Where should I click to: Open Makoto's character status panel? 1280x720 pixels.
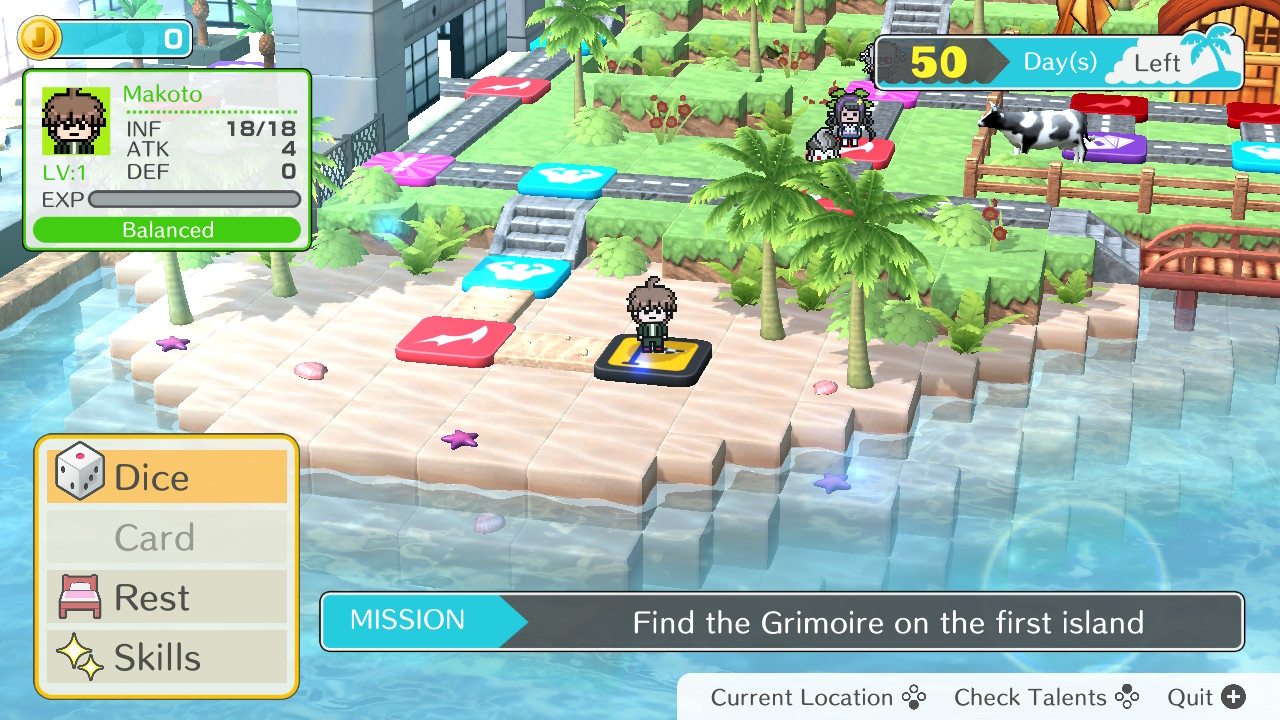167,160
